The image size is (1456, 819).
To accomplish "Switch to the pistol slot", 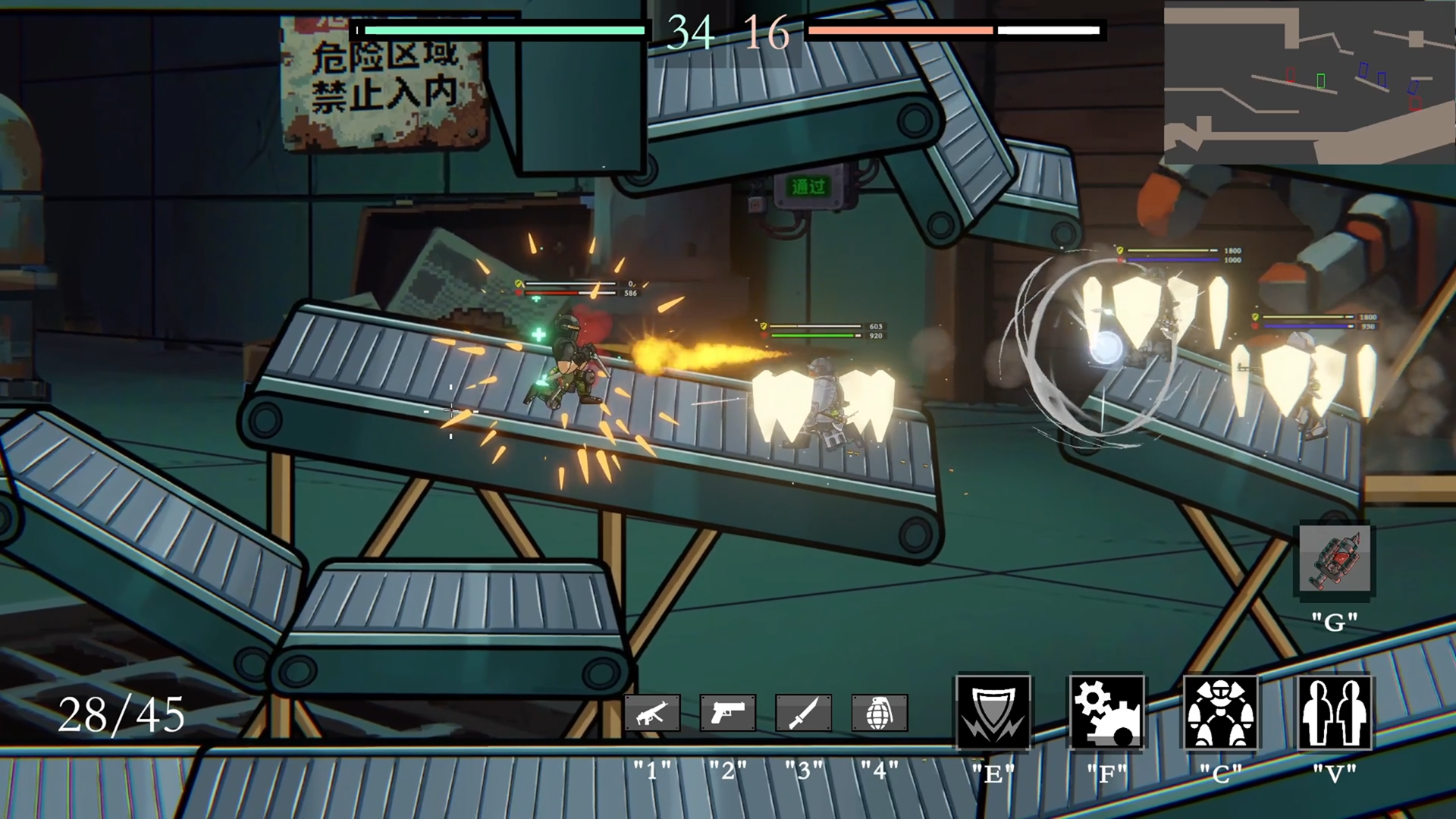I will pos(727,714).
